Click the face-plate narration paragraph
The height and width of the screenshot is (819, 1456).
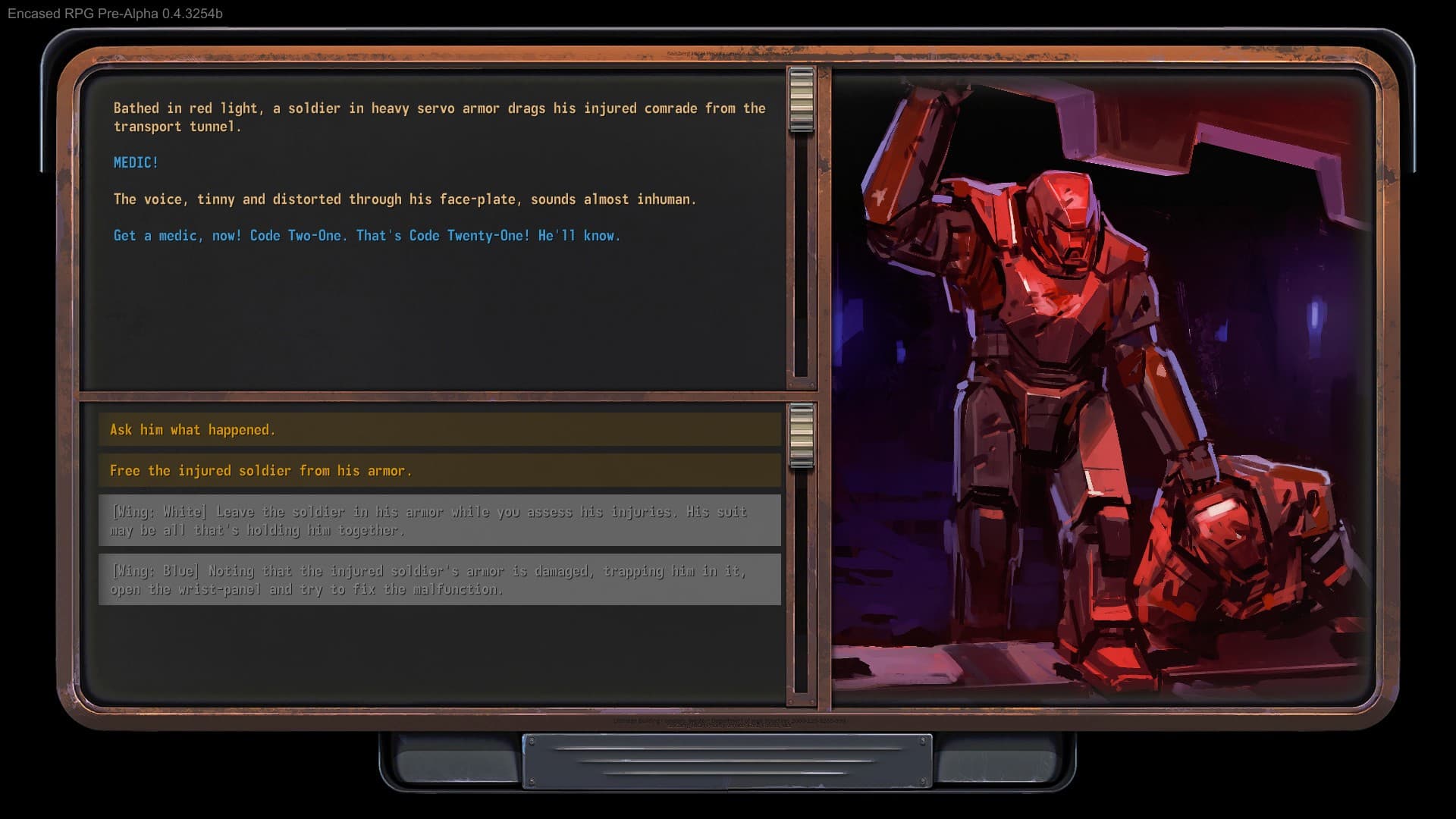404,199
